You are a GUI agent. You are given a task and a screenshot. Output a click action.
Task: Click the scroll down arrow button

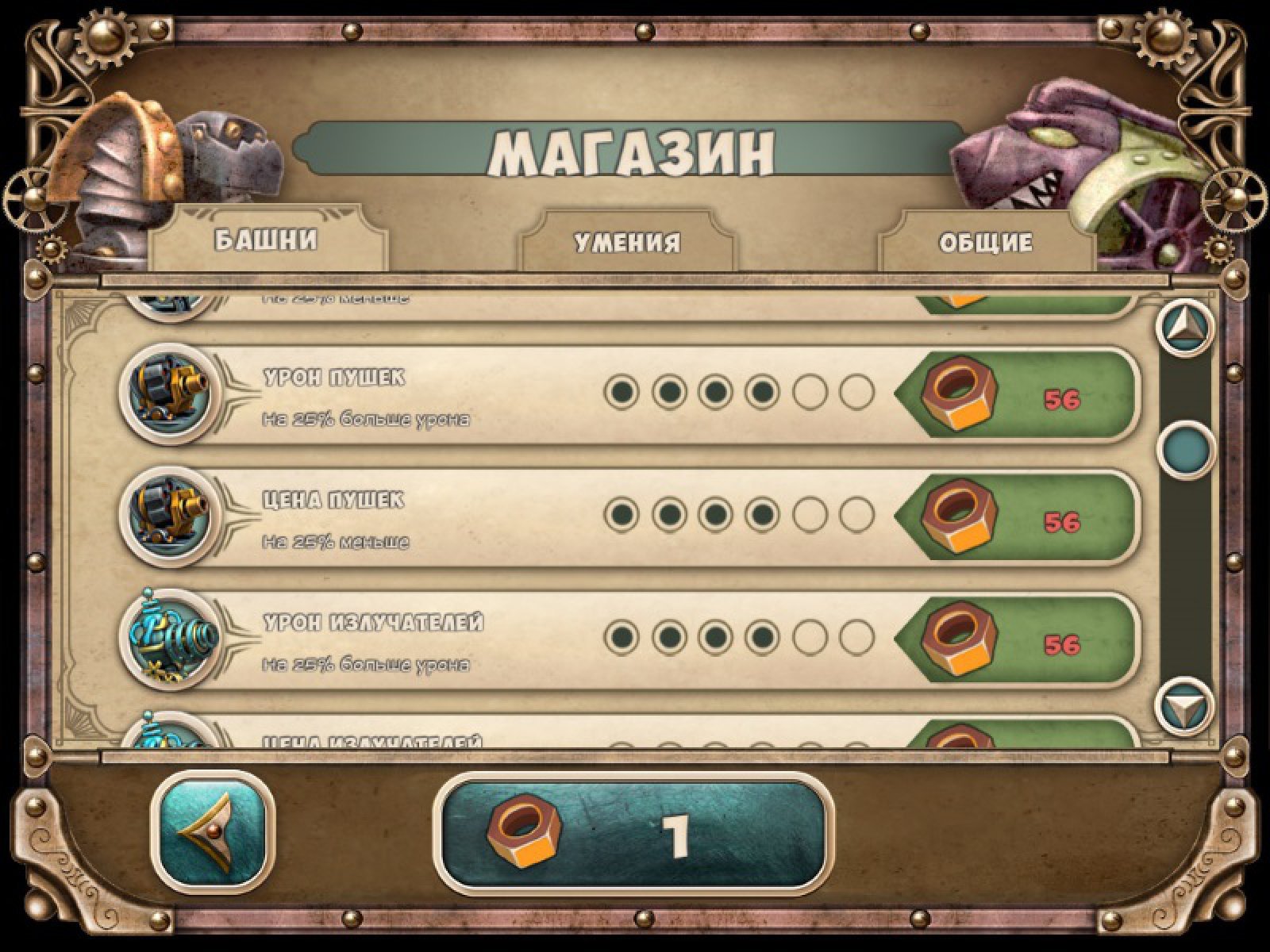pyautogui.click(x=1185, y=704)
